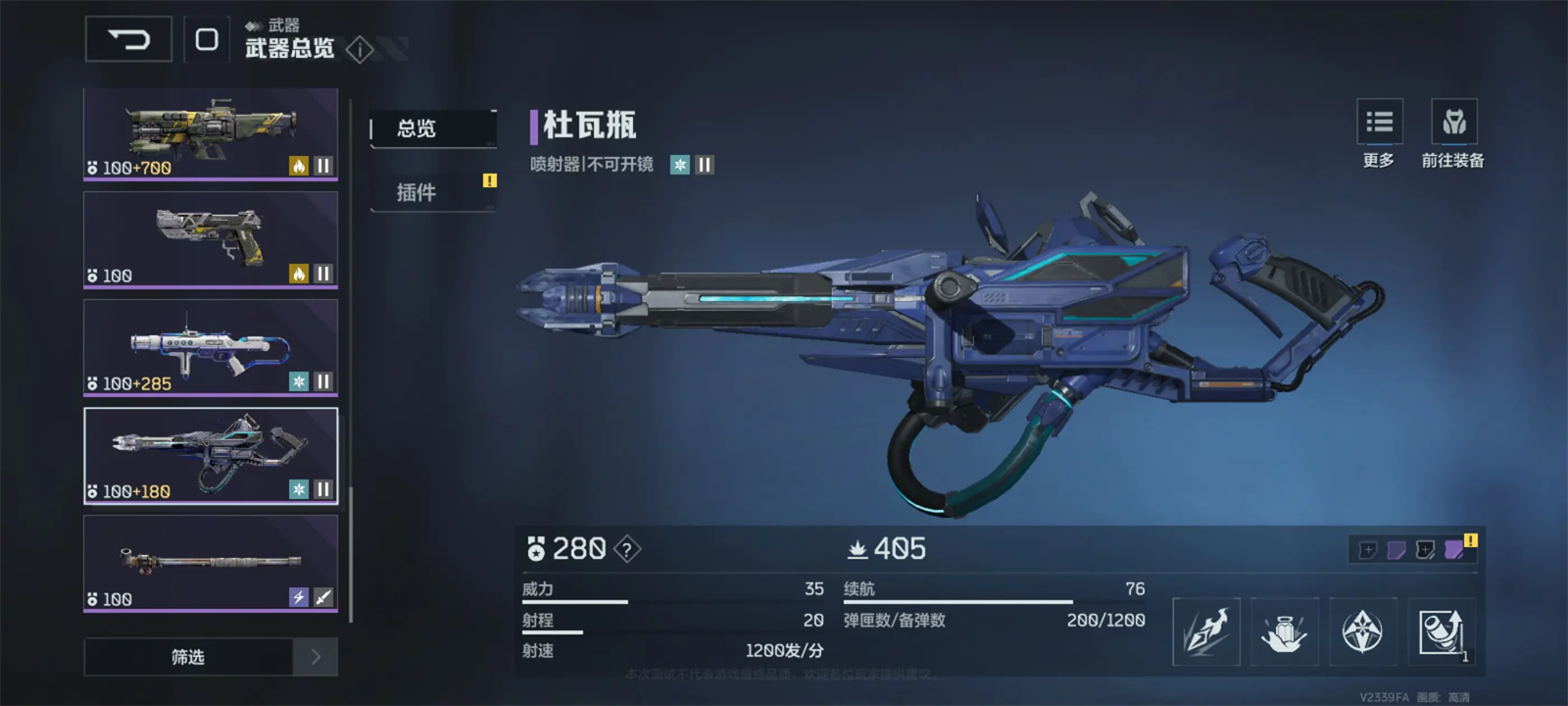The width and height of the screenshot is (1568, 706).
Task: Switch to the 插件 plugins tab
Action: pos(432,192)
